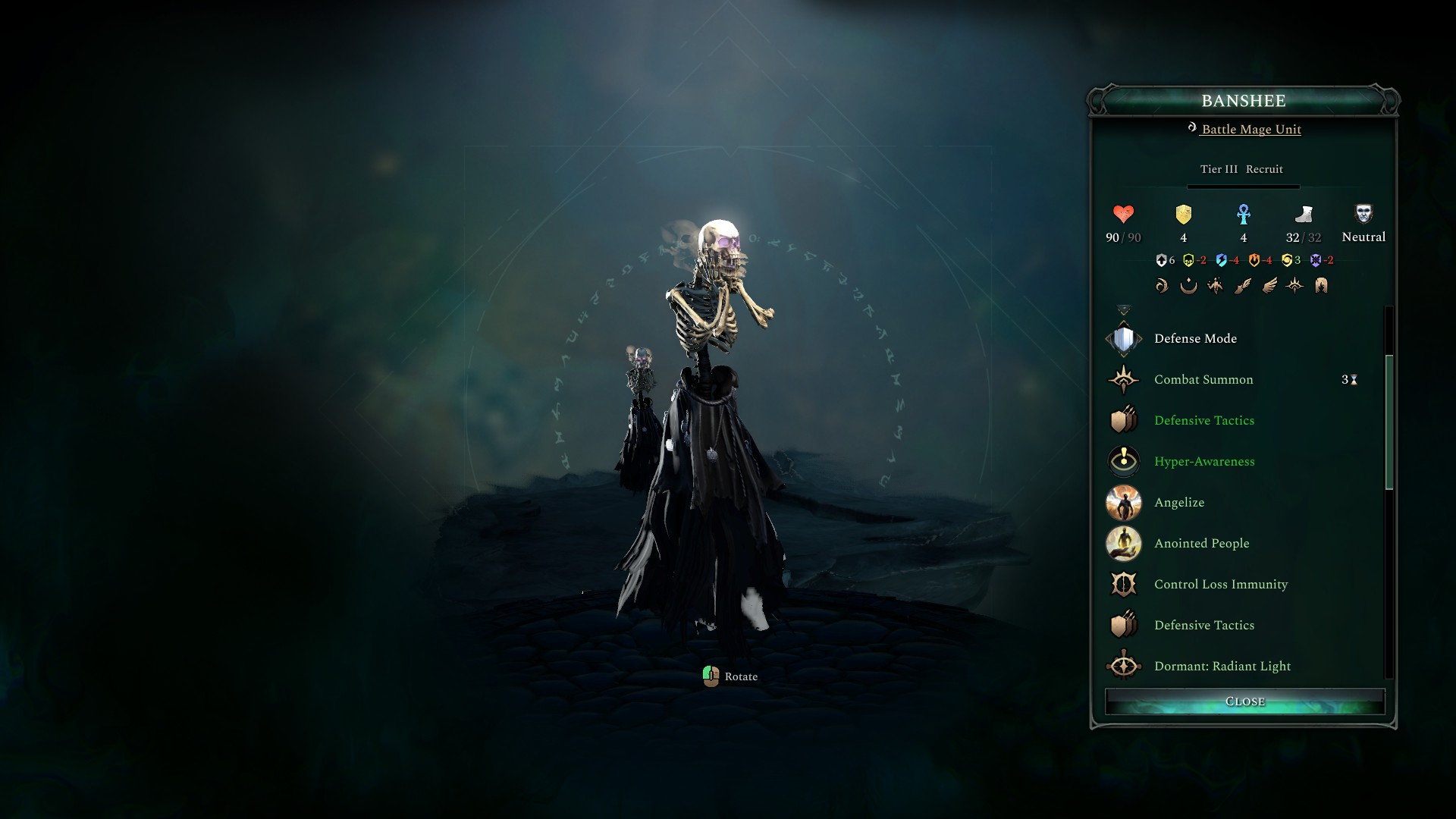1456x819 pixels.
Task: Switch to the Tier III Recruit tab
Action: pyautogui.click(x=1241, y=169)
